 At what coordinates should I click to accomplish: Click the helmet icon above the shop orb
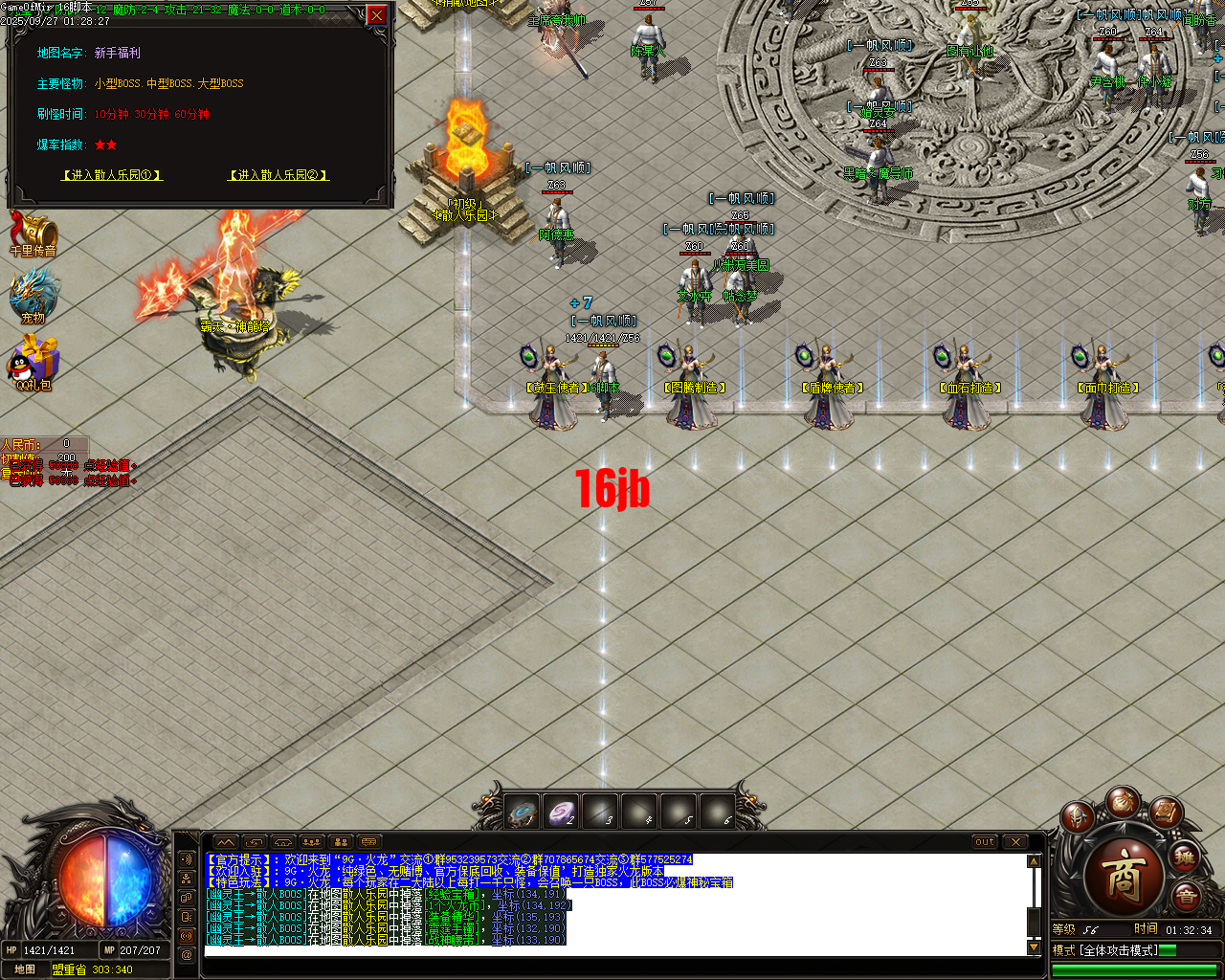tap(1079, 818)
